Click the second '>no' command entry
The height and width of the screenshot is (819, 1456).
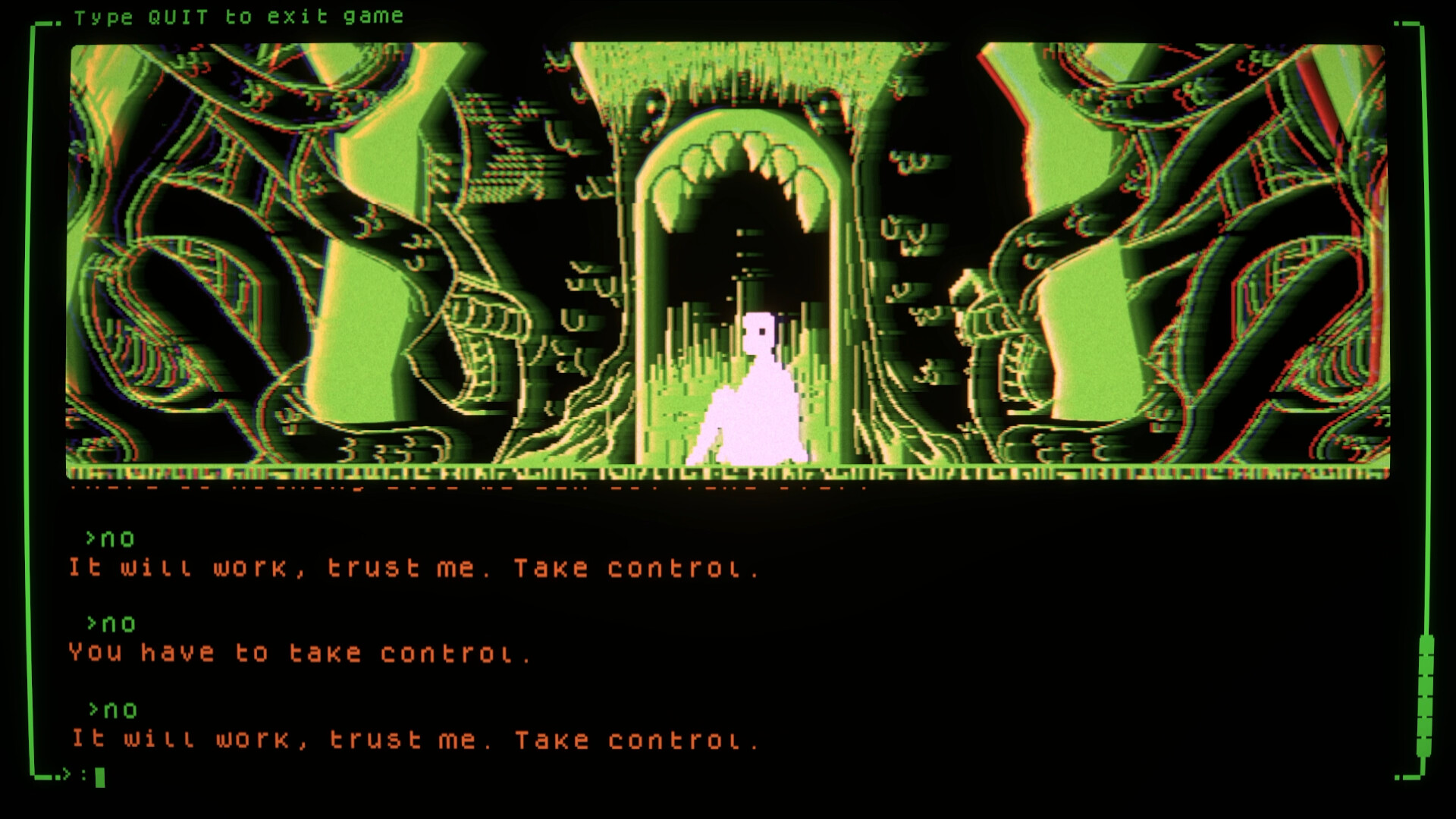point(110,623)
